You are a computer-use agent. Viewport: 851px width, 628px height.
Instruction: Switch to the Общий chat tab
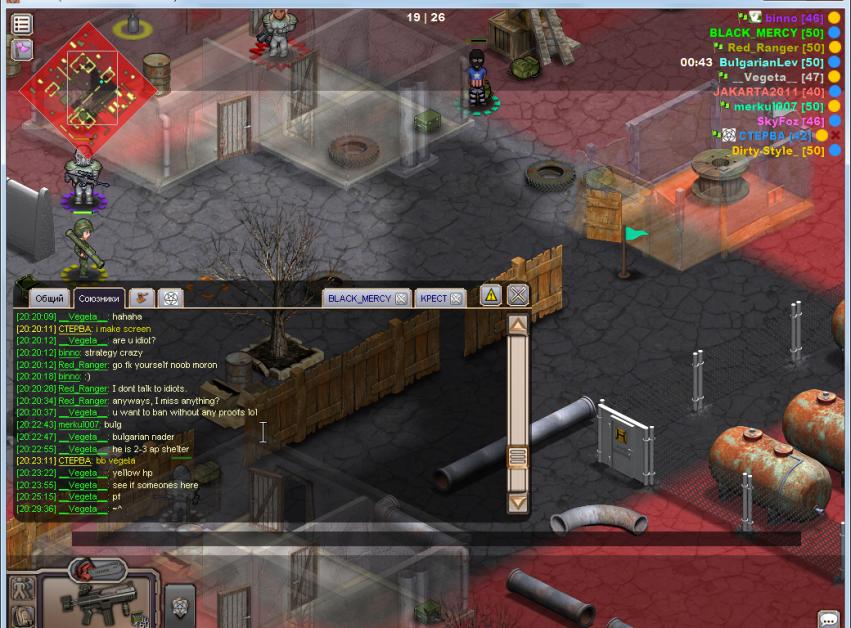click(49, 298)
